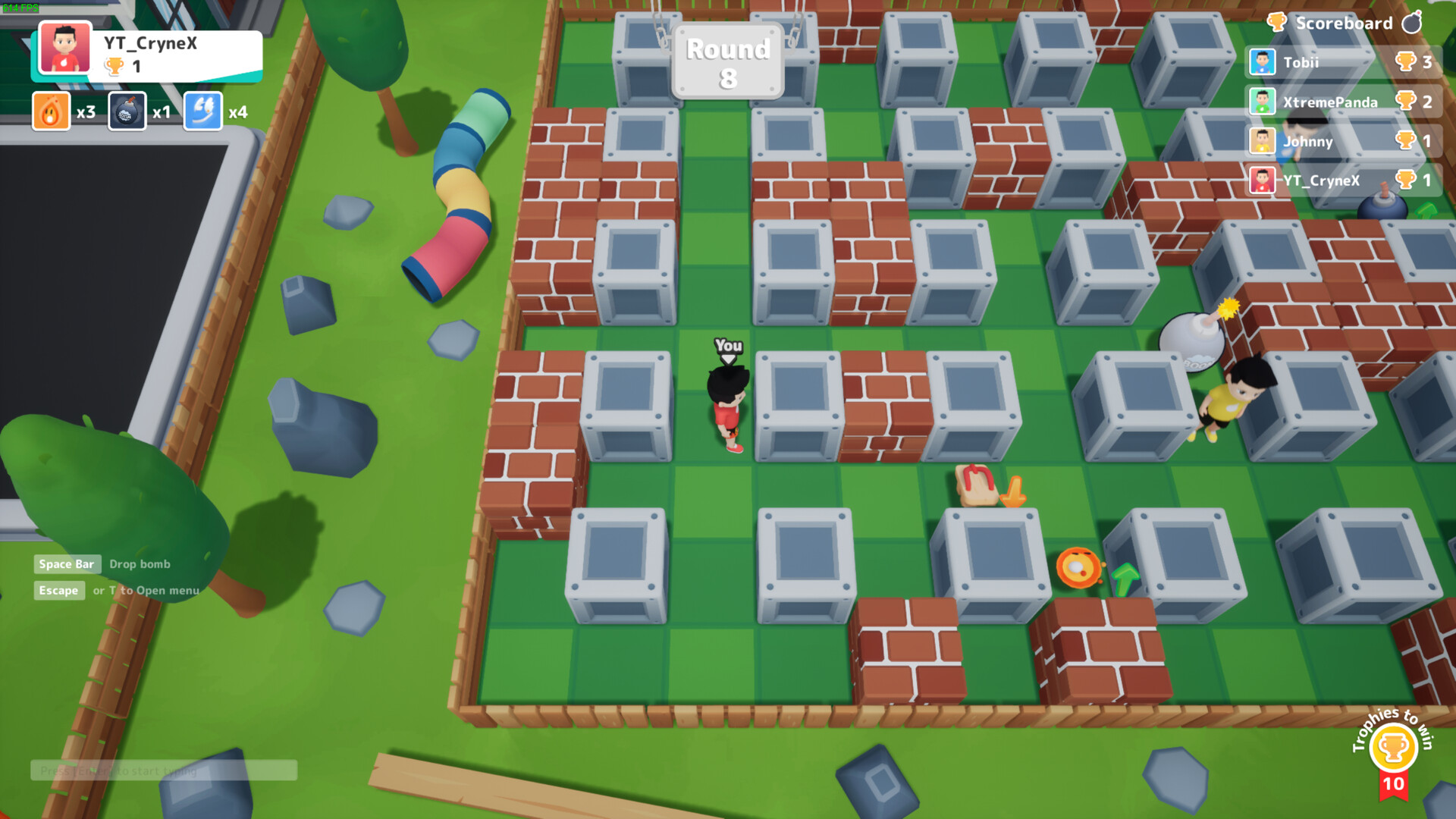Select the speed skate power-up icon showing x4
The width and height of the screenshot is (1456, 819).
(202, 111)
